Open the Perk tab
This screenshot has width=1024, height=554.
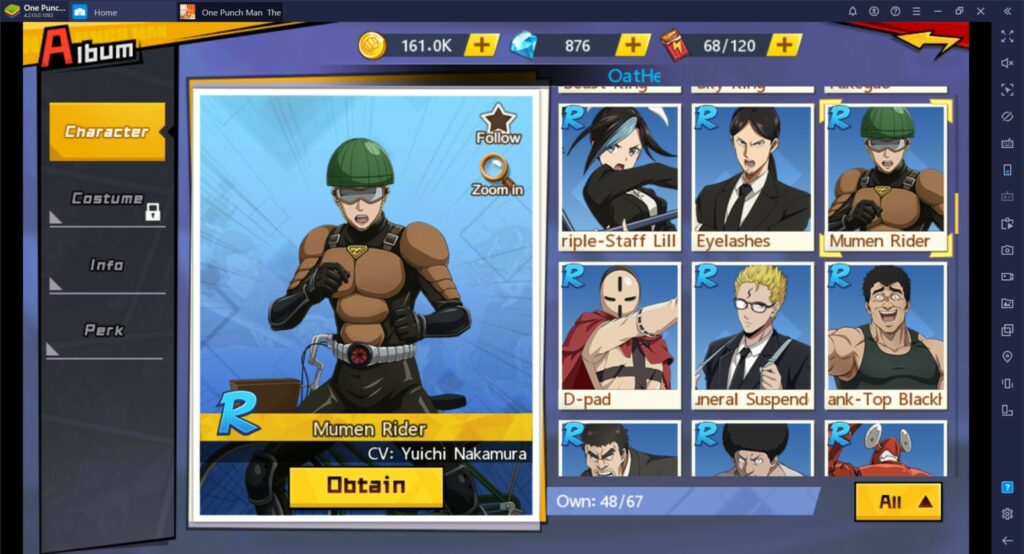pos(105,331)
